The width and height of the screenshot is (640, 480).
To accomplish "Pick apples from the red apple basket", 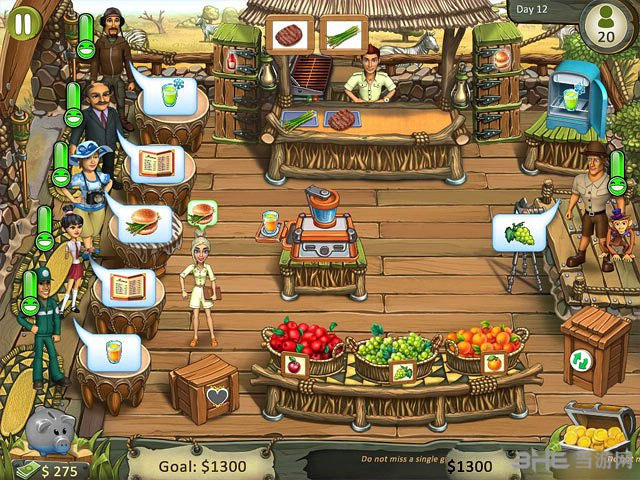I will pyautogui.click(x=305, y=344).
